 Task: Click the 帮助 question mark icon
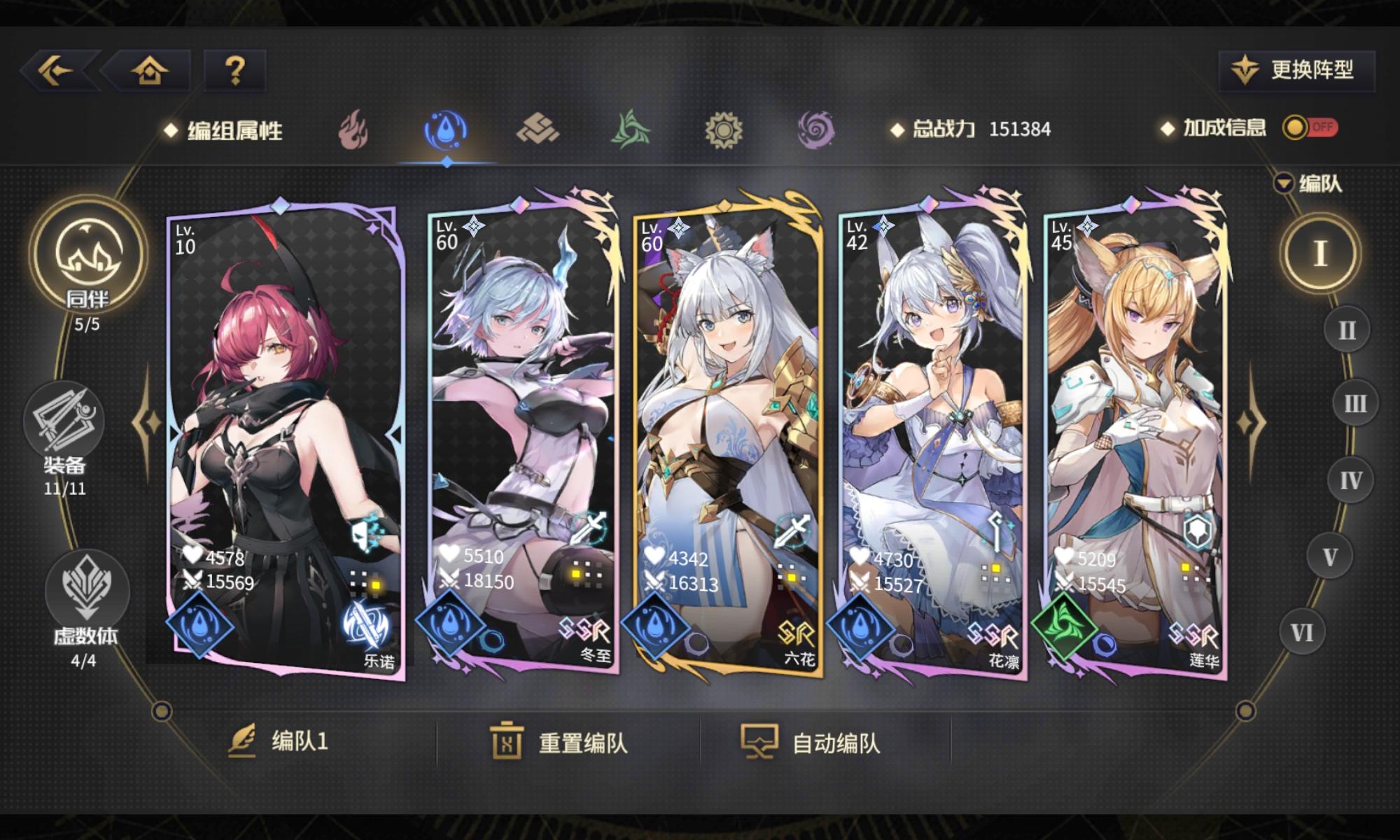[x=236, y=69]
